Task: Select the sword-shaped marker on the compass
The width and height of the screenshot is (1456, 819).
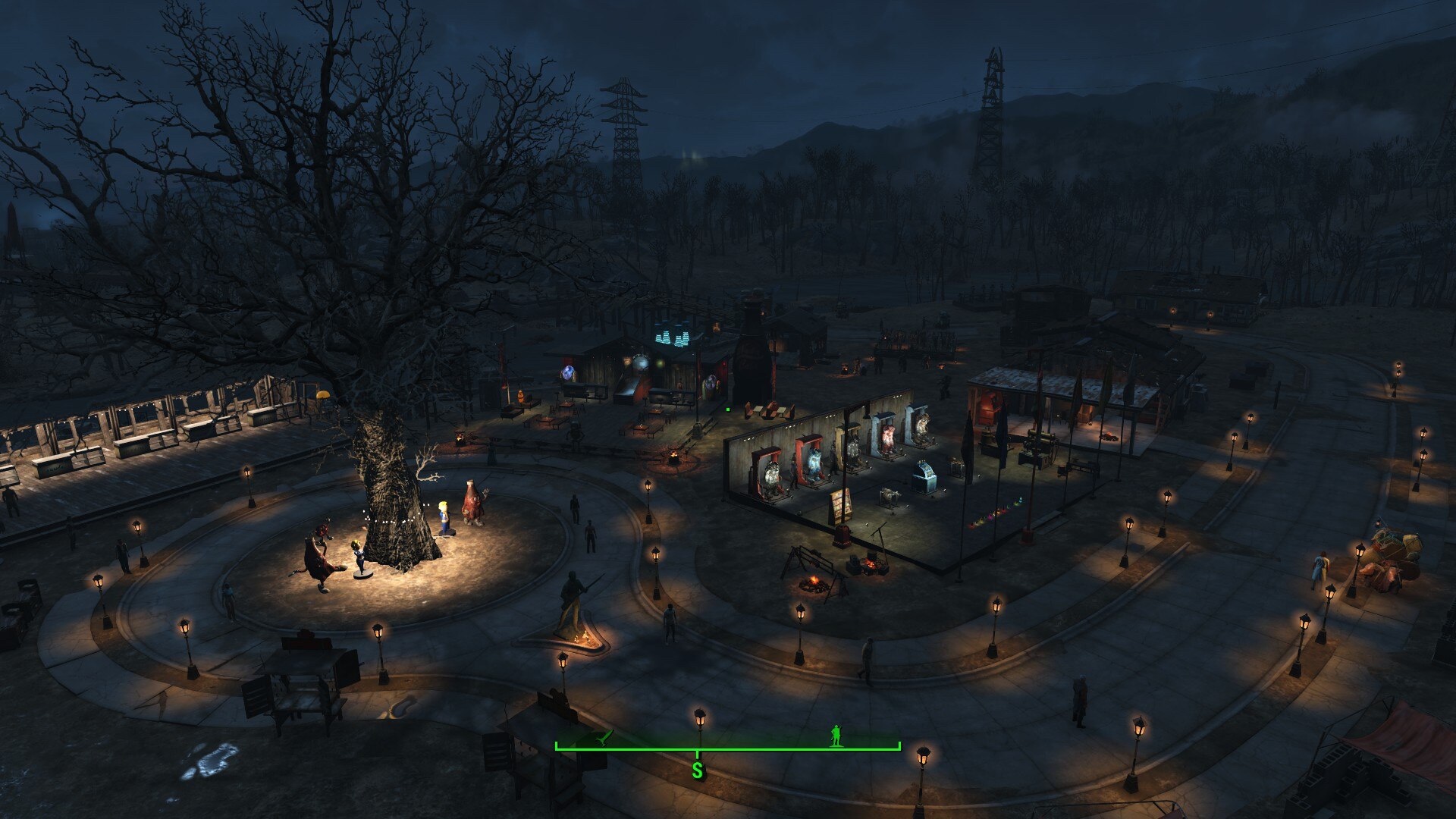Action: click(604, 737)
